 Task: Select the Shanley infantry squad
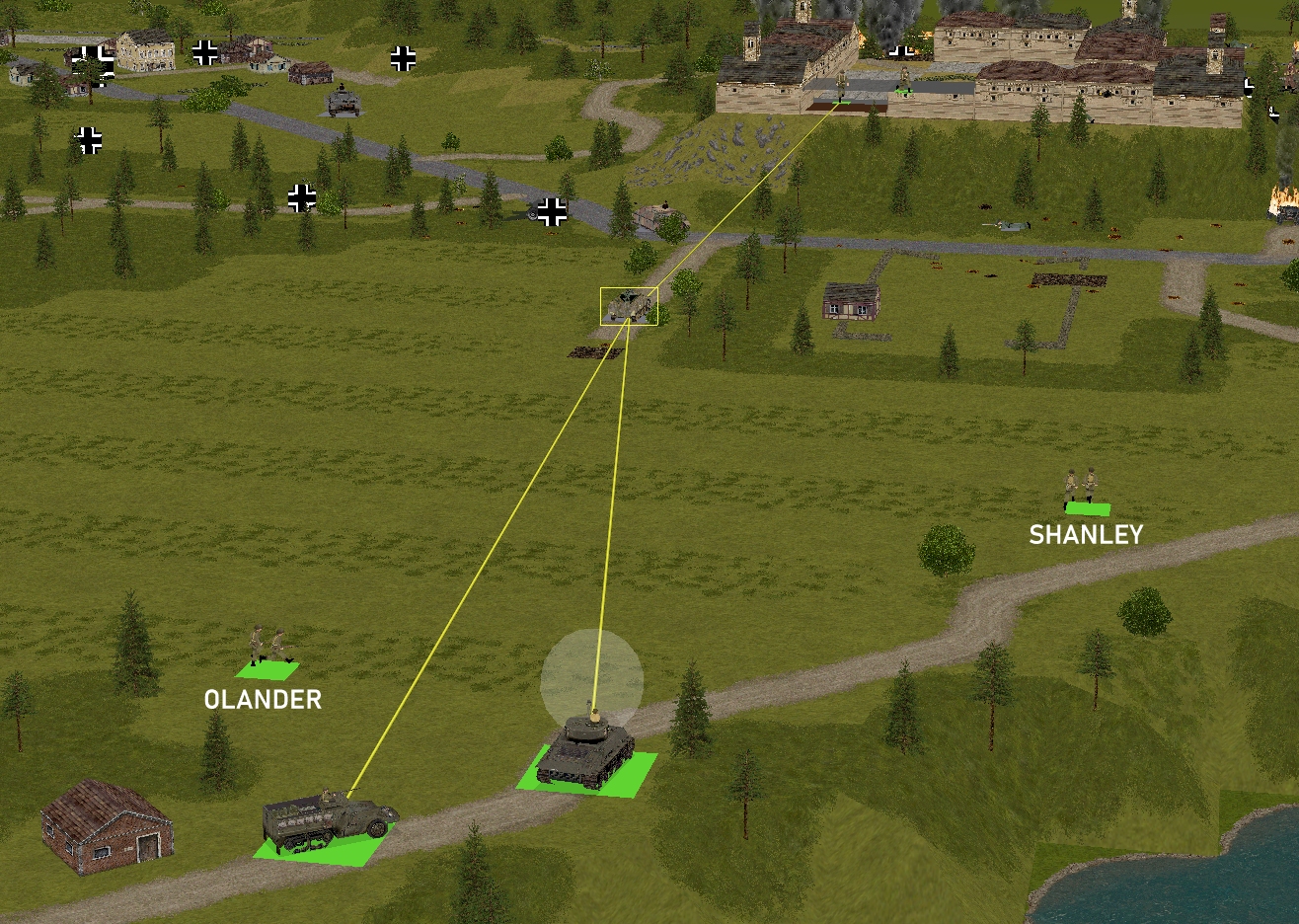click(1082, 489)
